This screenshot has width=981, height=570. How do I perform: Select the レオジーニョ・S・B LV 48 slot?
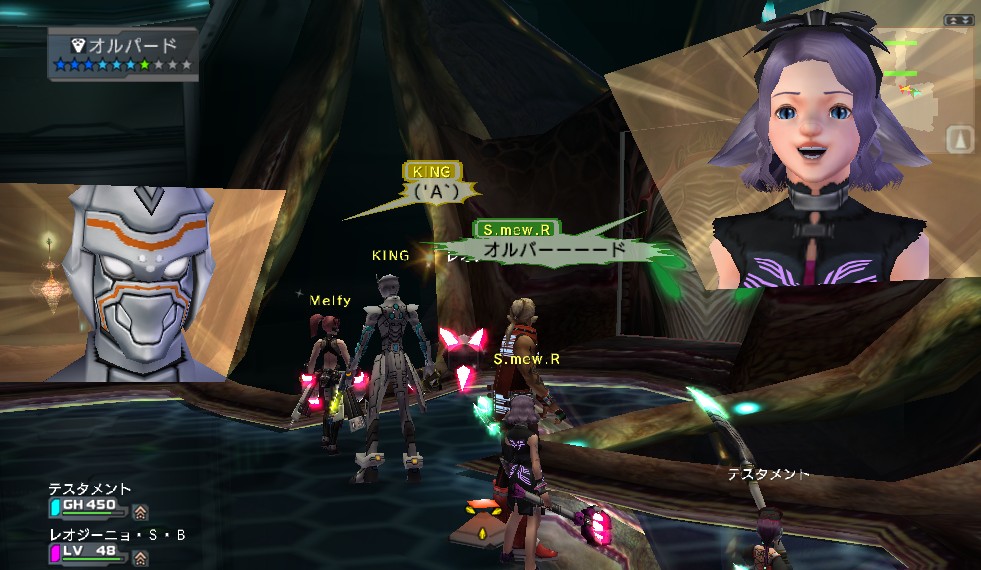tap(89, 551)
